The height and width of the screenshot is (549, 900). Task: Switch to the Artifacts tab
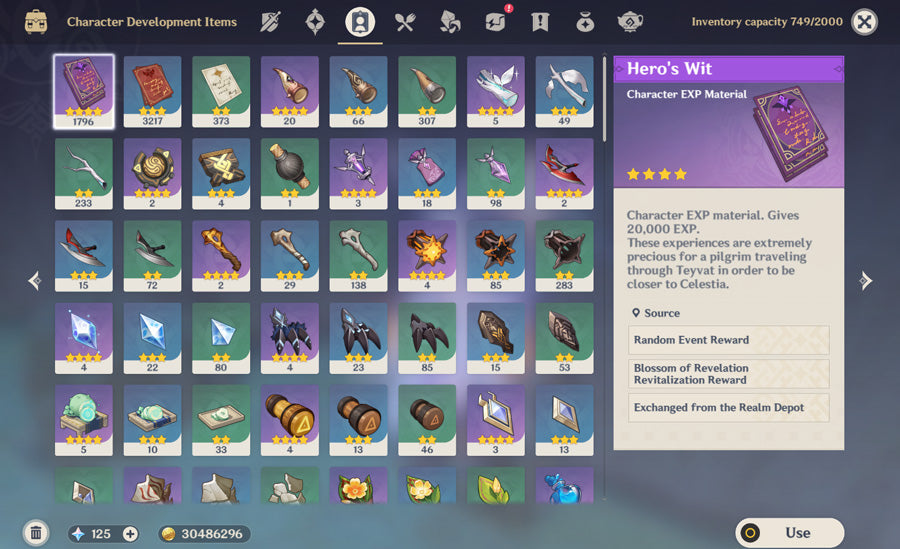pyautogui.click(x=315, y=21)
